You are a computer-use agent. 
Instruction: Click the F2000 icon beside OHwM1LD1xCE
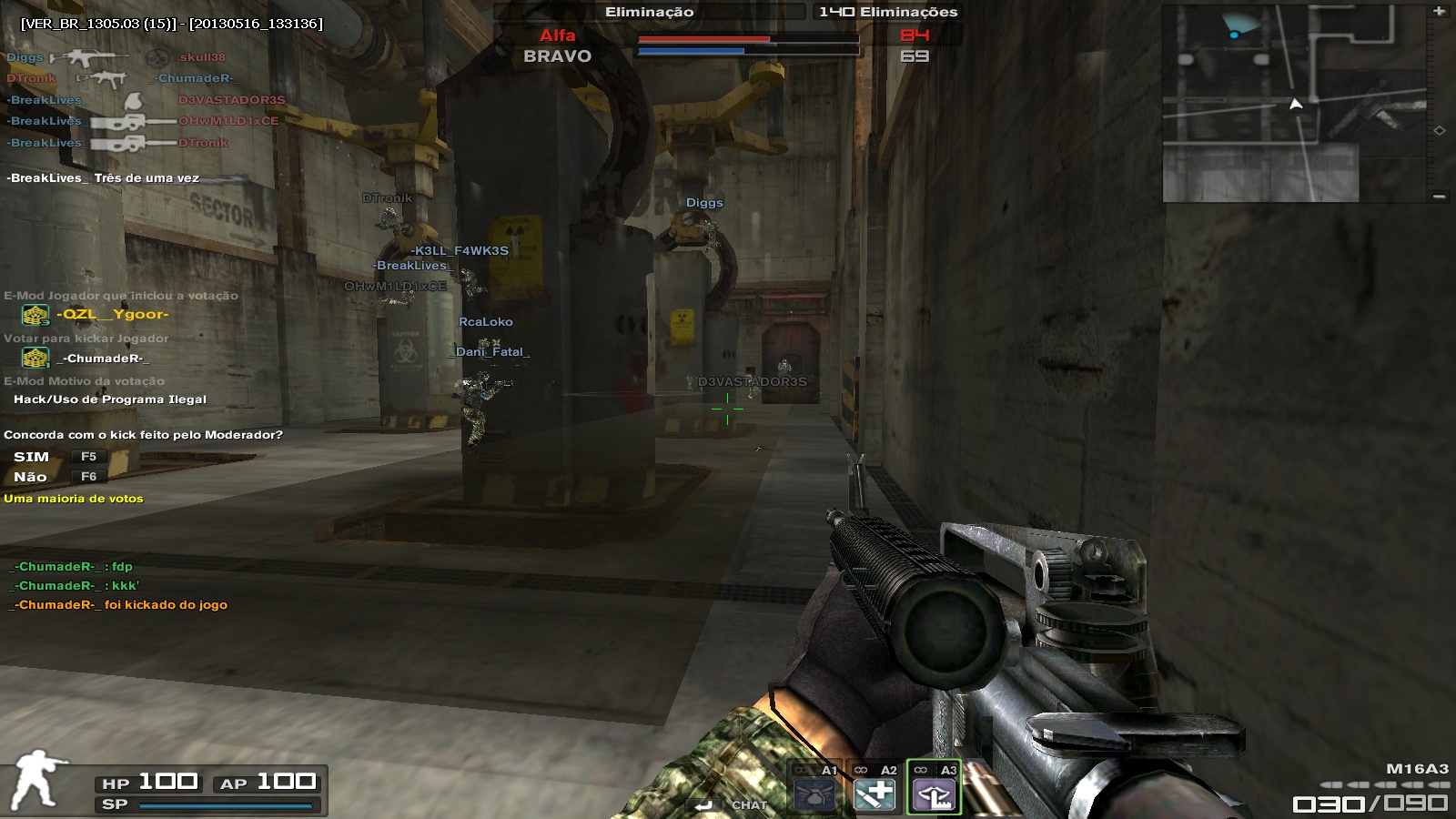[118, 121]
